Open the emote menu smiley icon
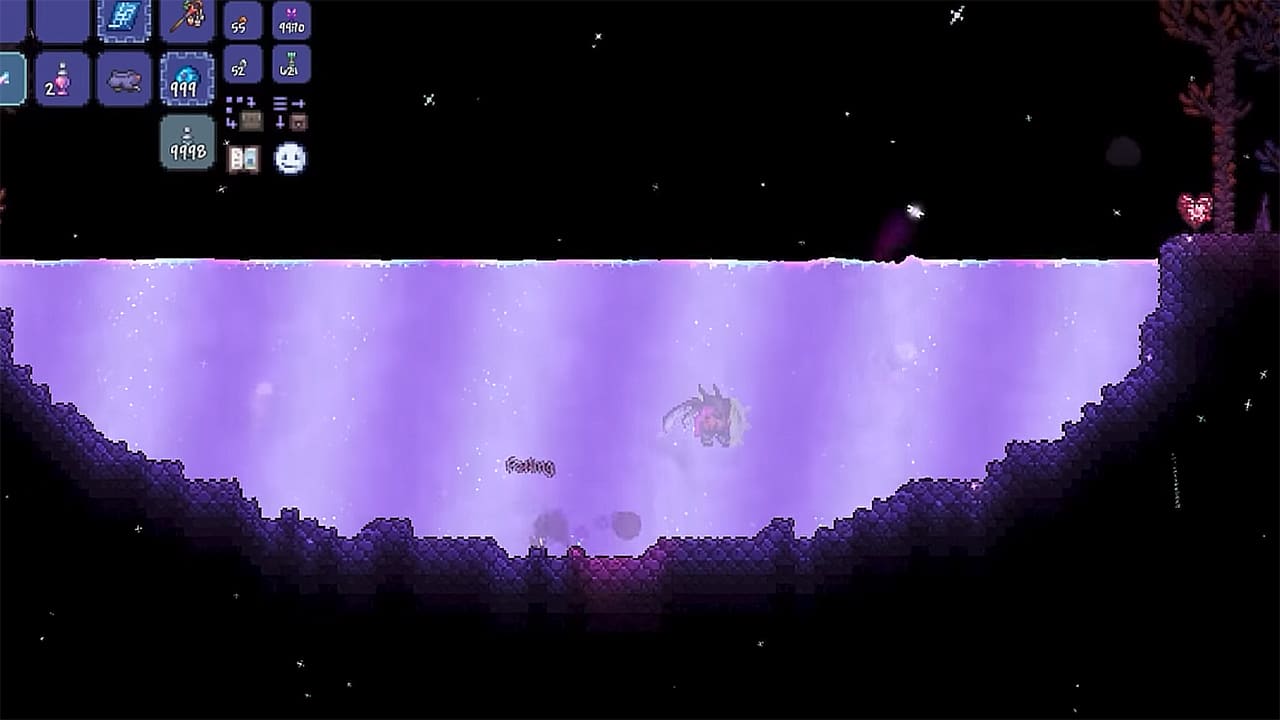 pyautogui.click(x=290, y=157)
